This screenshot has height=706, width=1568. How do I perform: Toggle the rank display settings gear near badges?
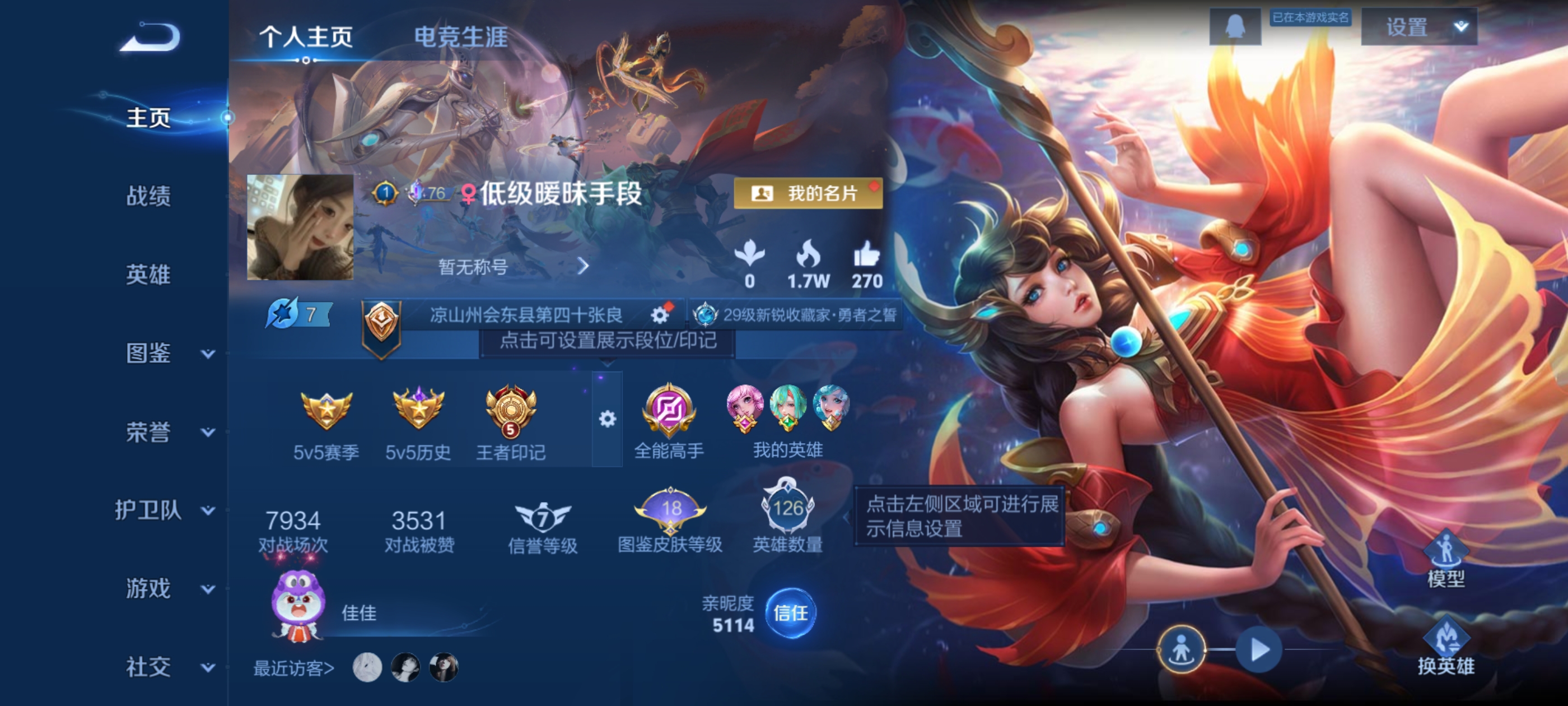pyautogui.click(x=606, y=420)
